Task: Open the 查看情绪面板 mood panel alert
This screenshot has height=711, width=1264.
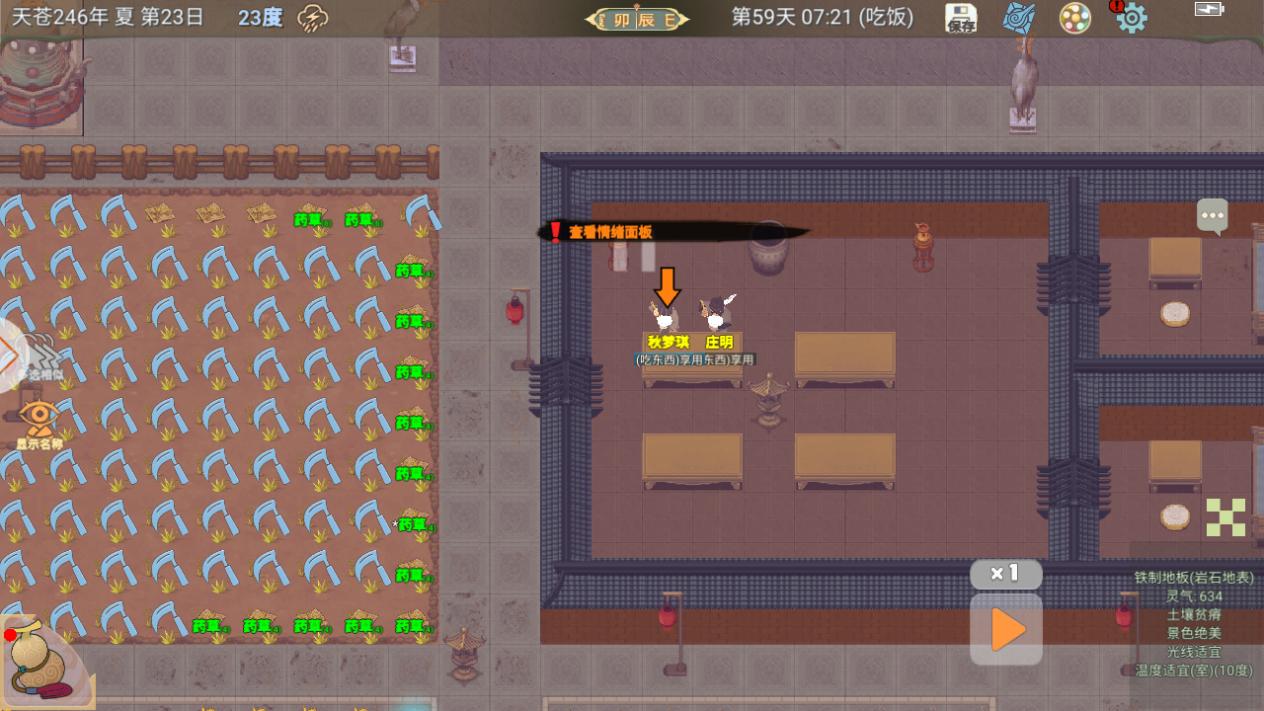Action: pyautogui.click(x=610, y=232)
